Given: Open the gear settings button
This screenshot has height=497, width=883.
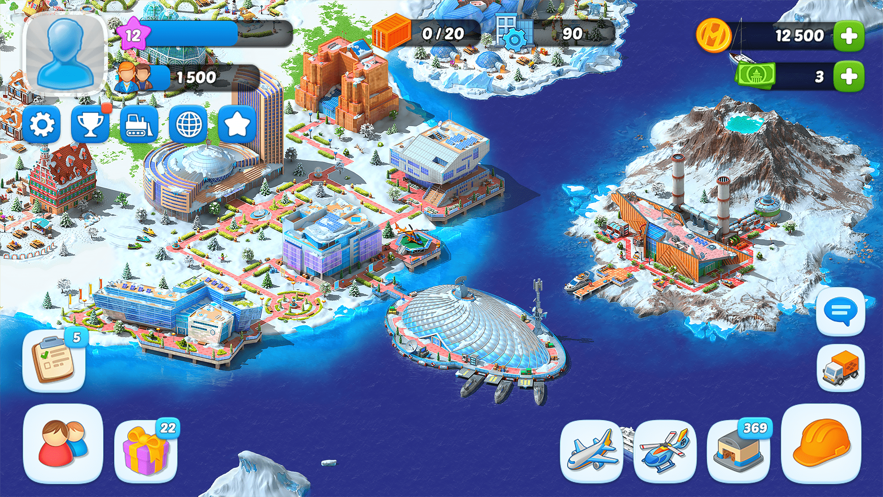Looking at the screenshot, I should 42,125.
